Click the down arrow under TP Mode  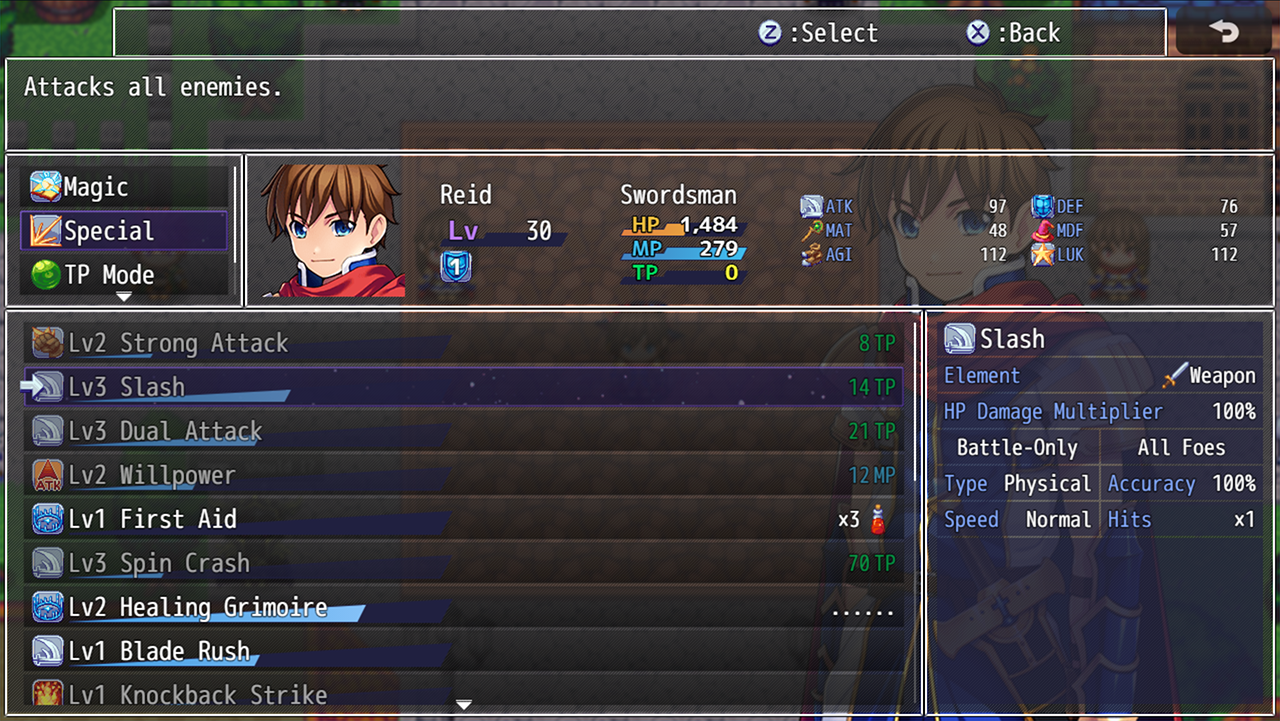point(124,297)
